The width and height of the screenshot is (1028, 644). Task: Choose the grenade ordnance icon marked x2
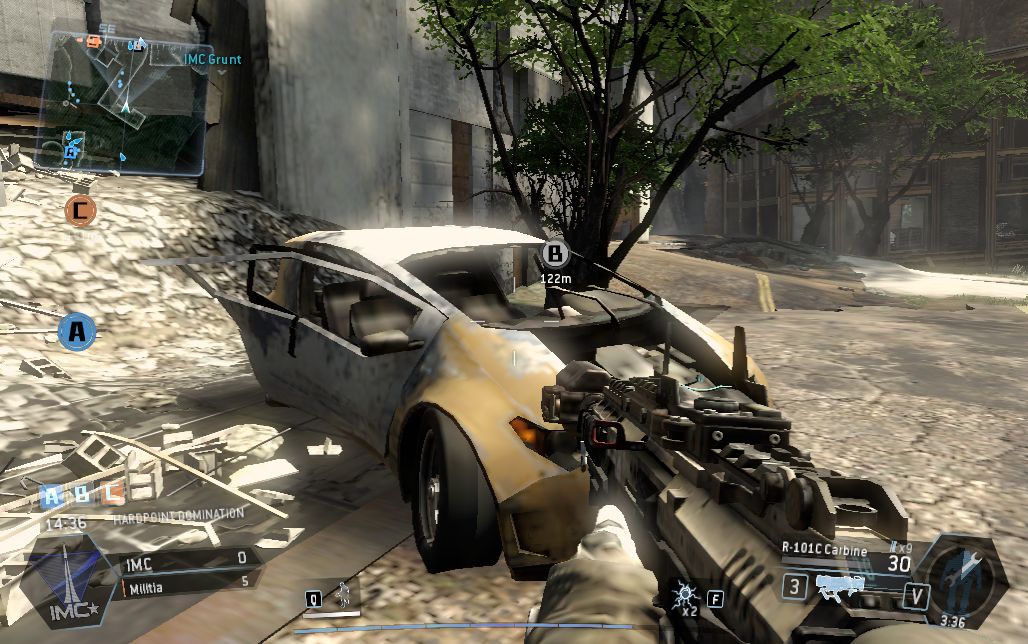pyautogui.click(x=688, y=598)
